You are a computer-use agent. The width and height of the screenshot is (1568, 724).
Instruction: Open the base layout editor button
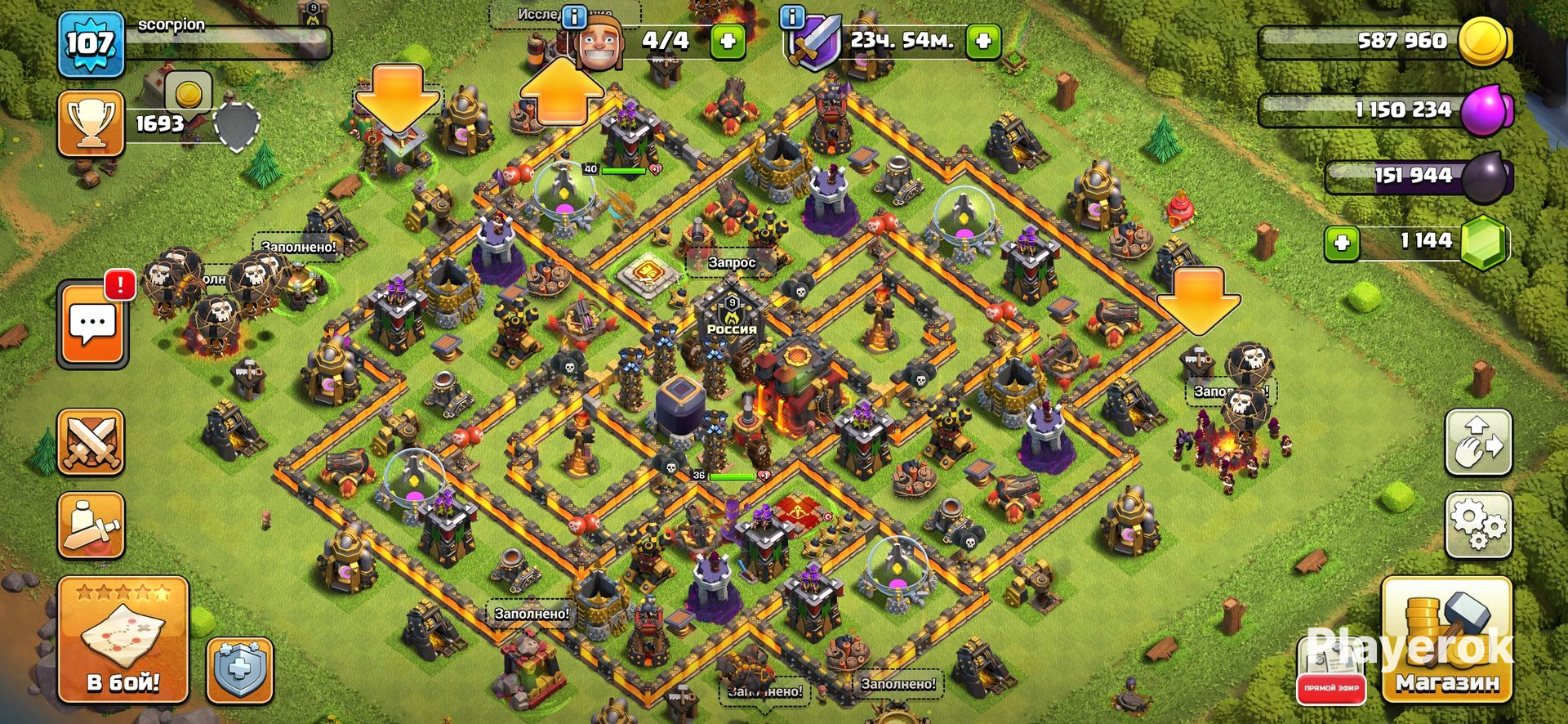click(1478, 442)
